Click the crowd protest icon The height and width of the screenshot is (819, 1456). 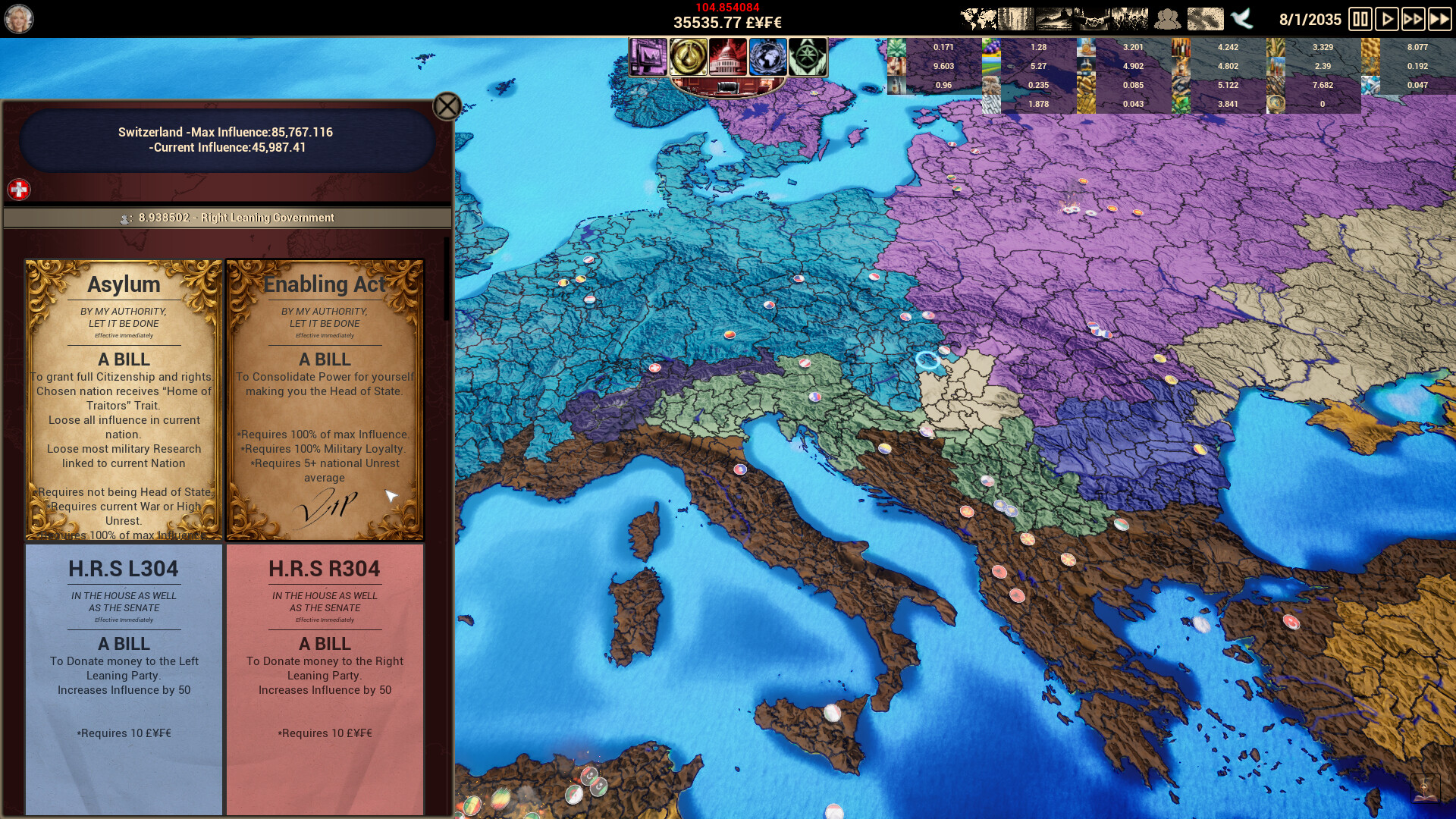(1130, 17)
